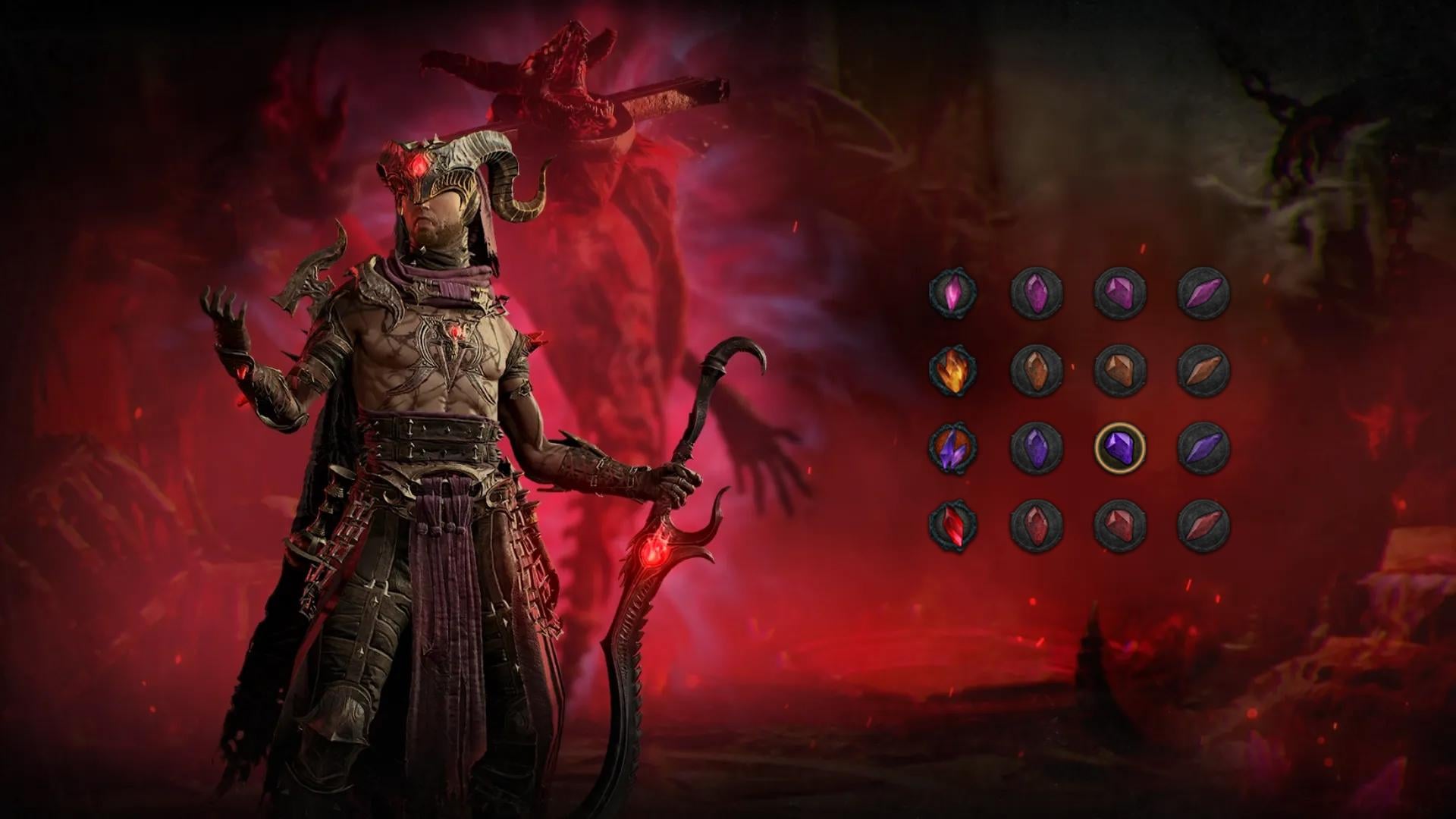The height and width of the screenshot is (819, 1456).
Task: Pick the slanted orange-brown shard icon
Action: pyautogui.click(x=1203, y=371)
